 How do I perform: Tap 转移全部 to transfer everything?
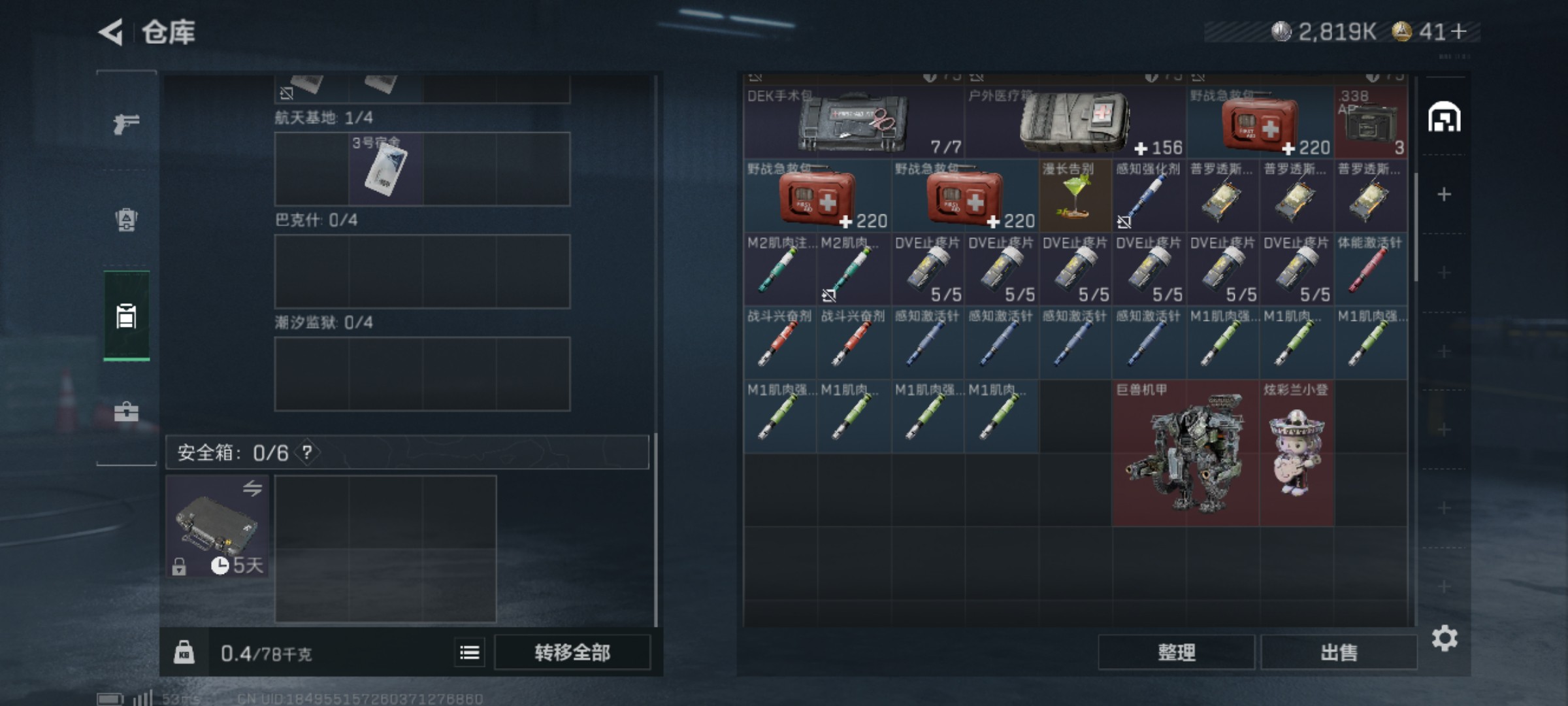click(572, 652)
